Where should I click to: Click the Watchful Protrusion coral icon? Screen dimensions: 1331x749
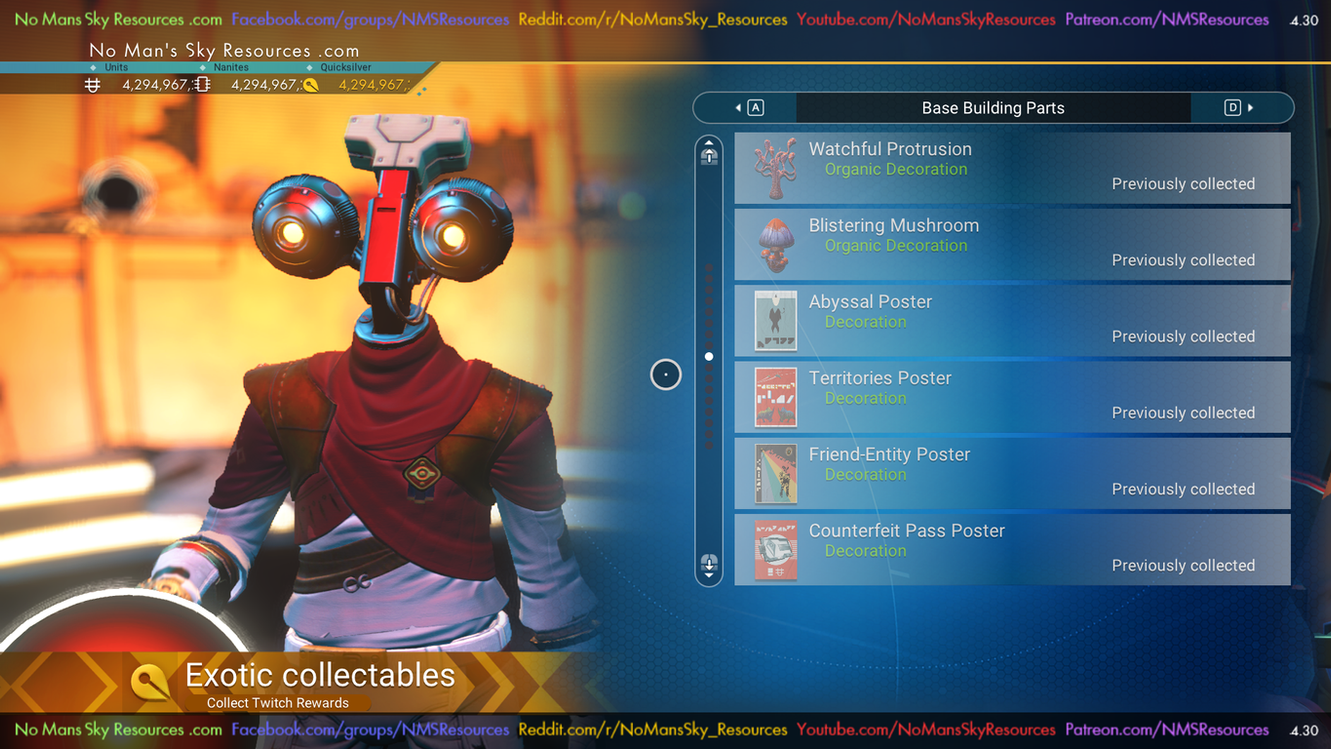775,168
